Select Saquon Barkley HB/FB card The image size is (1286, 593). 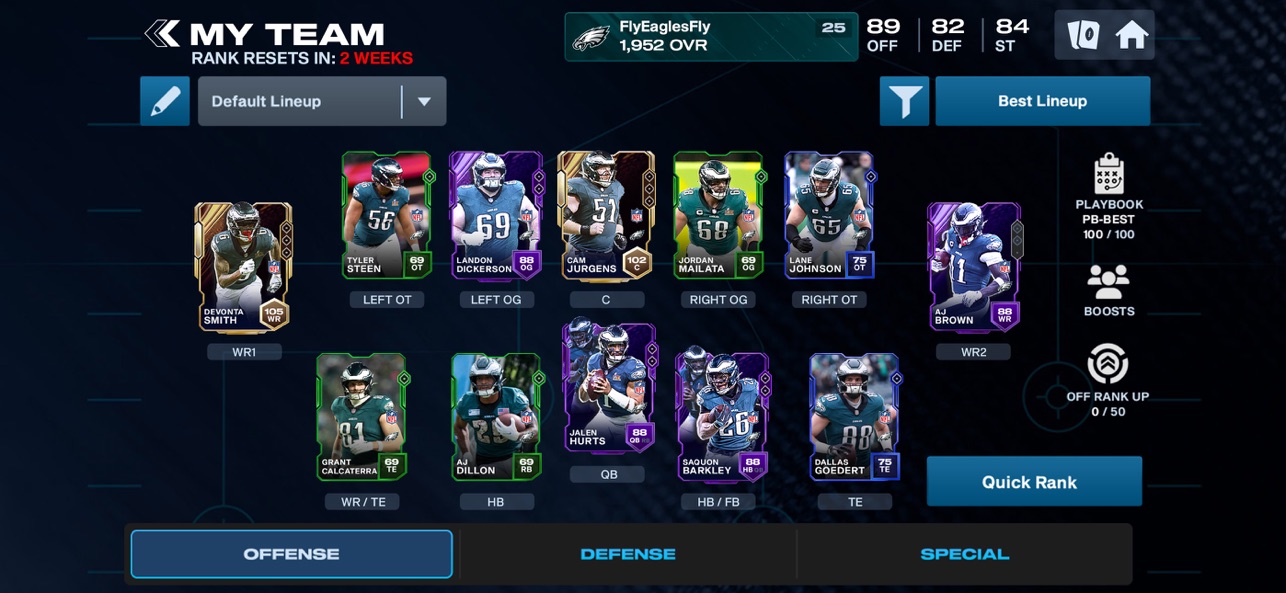pos(722,417)
